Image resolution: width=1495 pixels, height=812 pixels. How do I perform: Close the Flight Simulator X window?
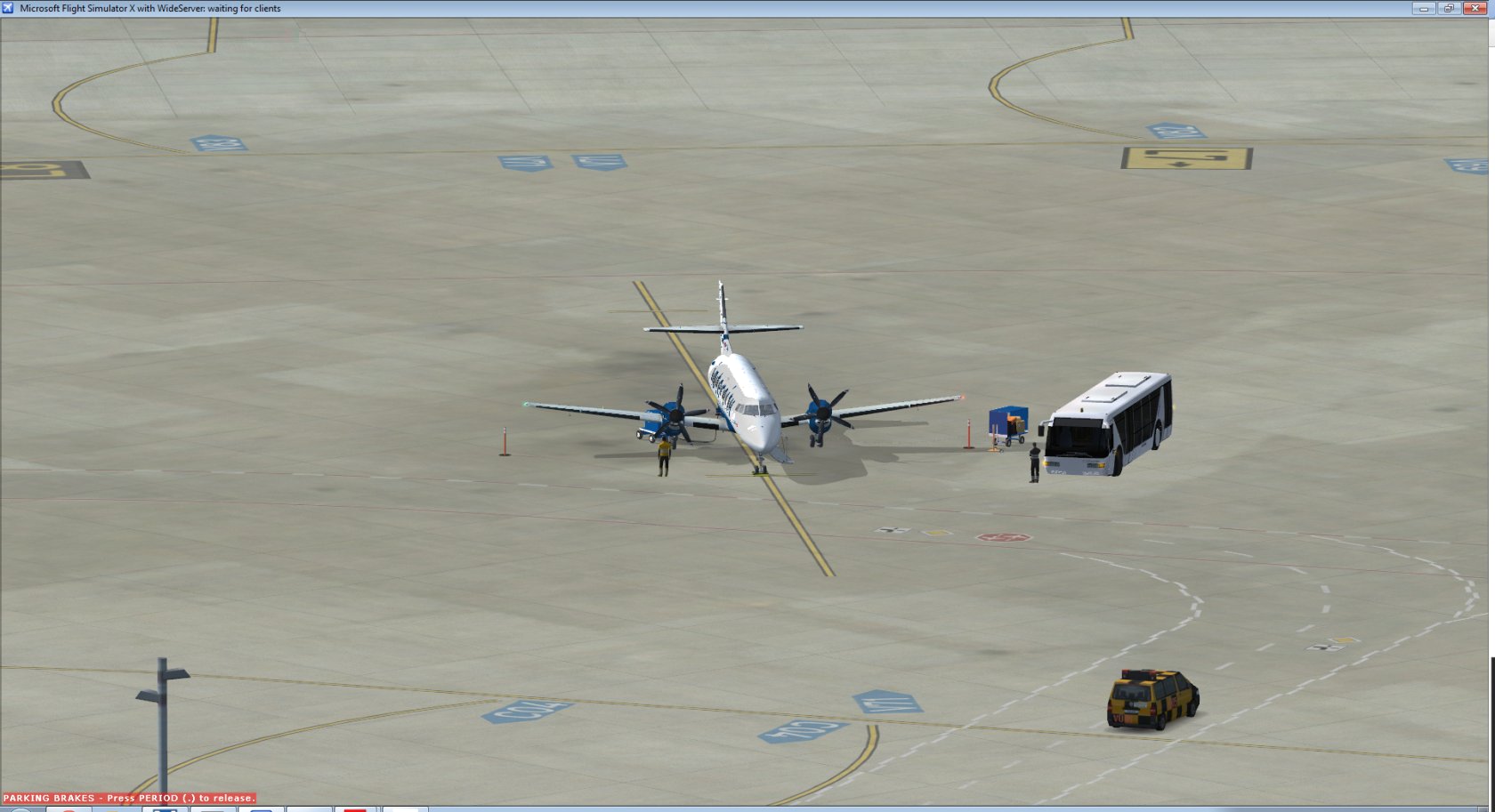pos(1475,8)
